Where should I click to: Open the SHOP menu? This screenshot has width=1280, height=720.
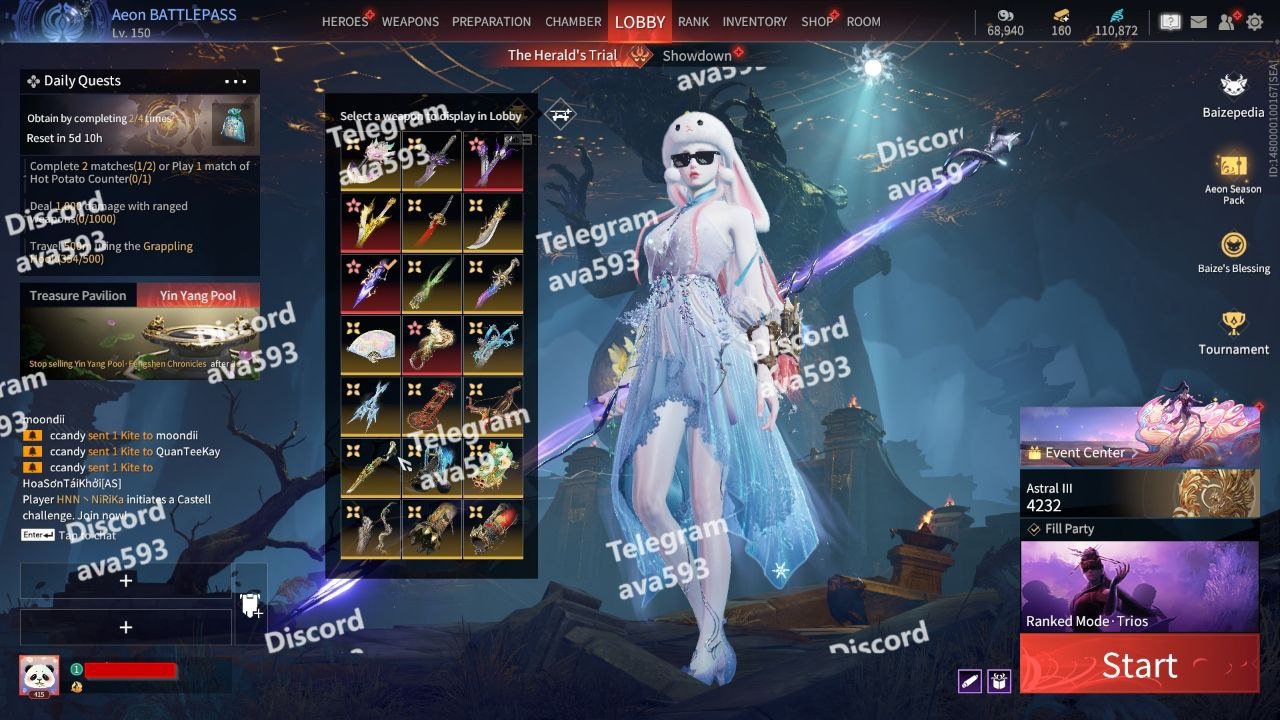pos(816,21)
